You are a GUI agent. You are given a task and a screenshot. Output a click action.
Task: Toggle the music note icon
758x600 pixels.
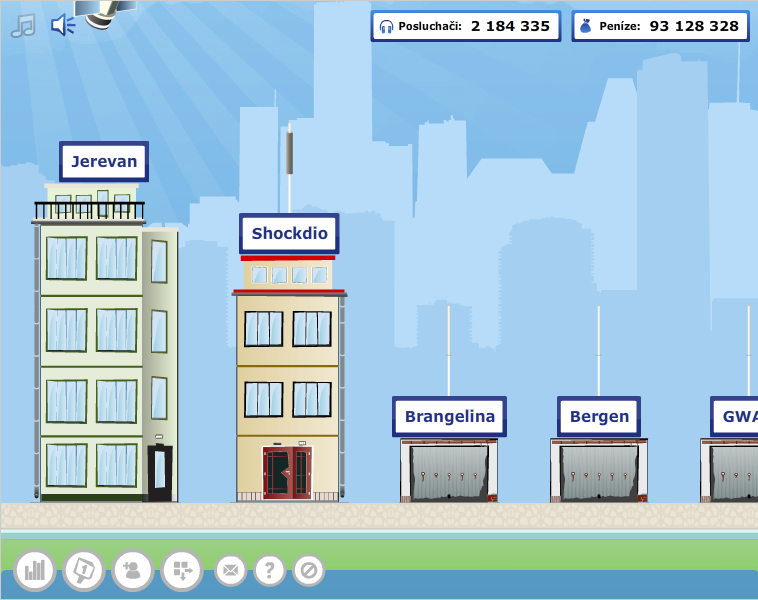pos(22,26)
